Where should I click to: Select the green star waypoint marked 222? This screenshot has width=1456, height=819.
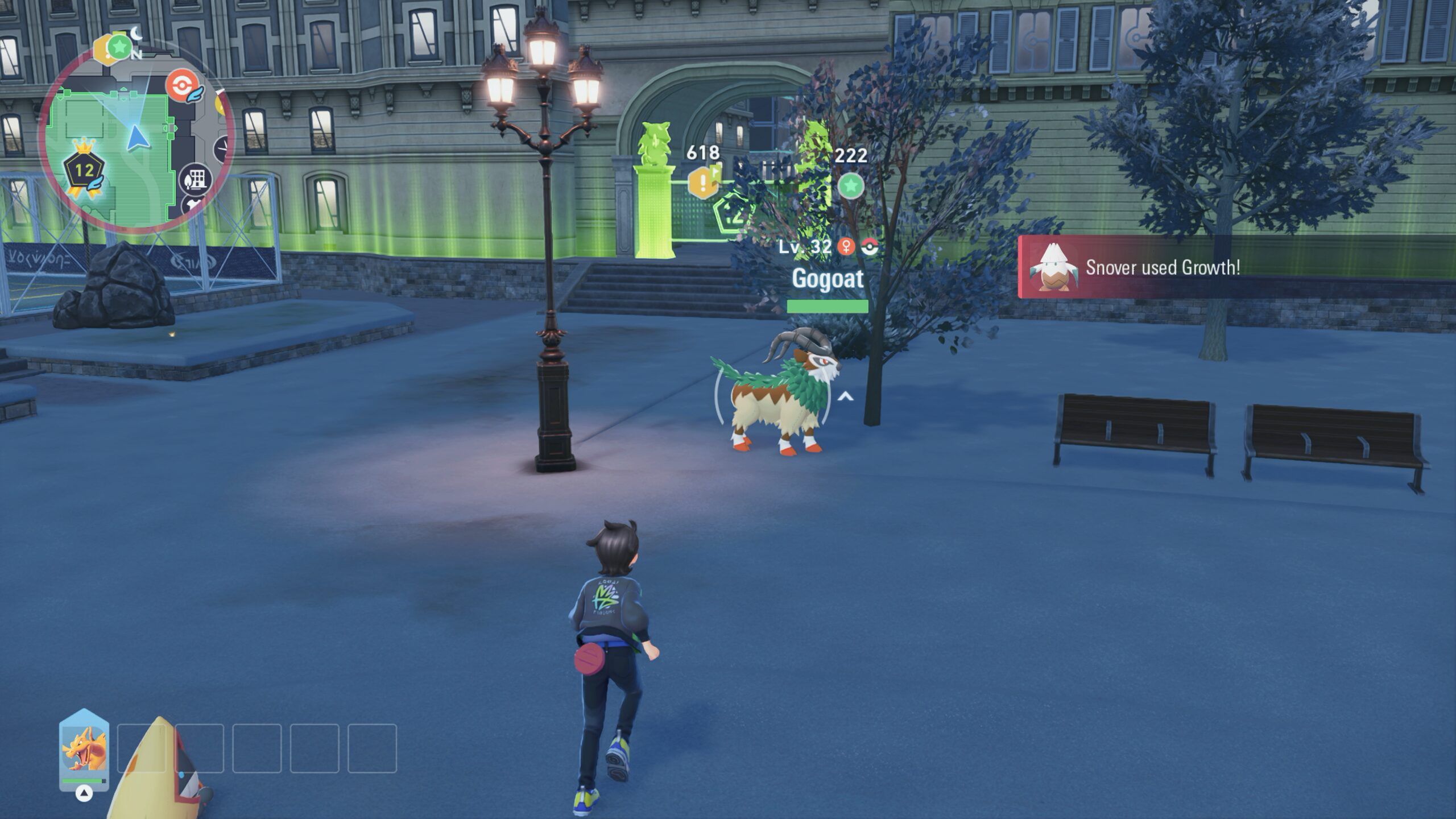pos(850,185)
